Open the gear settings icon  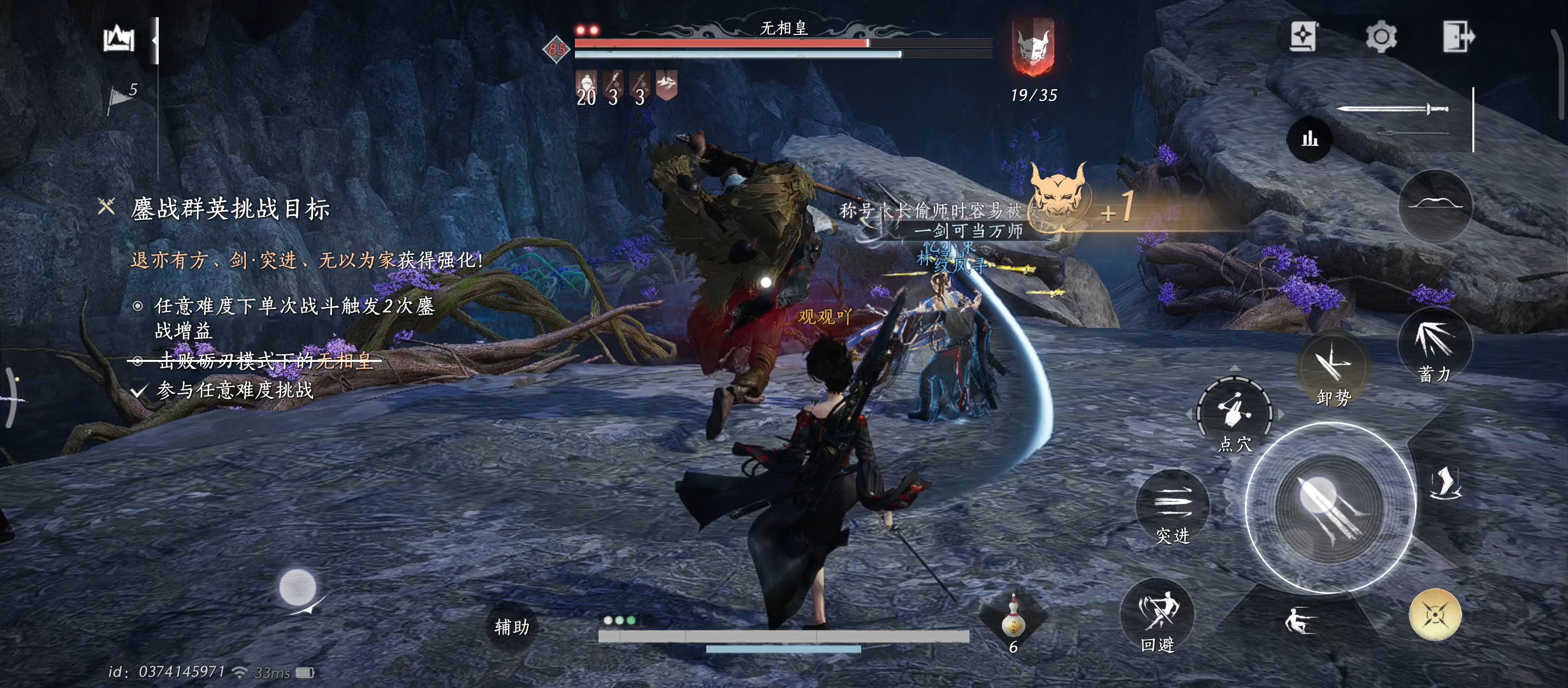tap(1381, 37)
